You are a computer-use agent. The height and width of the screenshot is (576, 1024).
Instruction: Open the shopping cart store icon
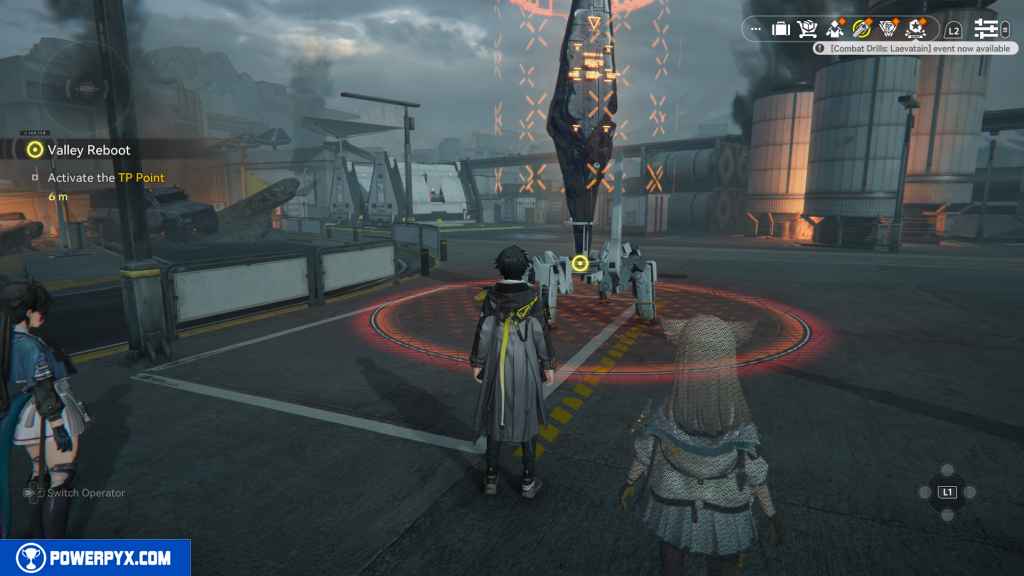click(808, 29)
